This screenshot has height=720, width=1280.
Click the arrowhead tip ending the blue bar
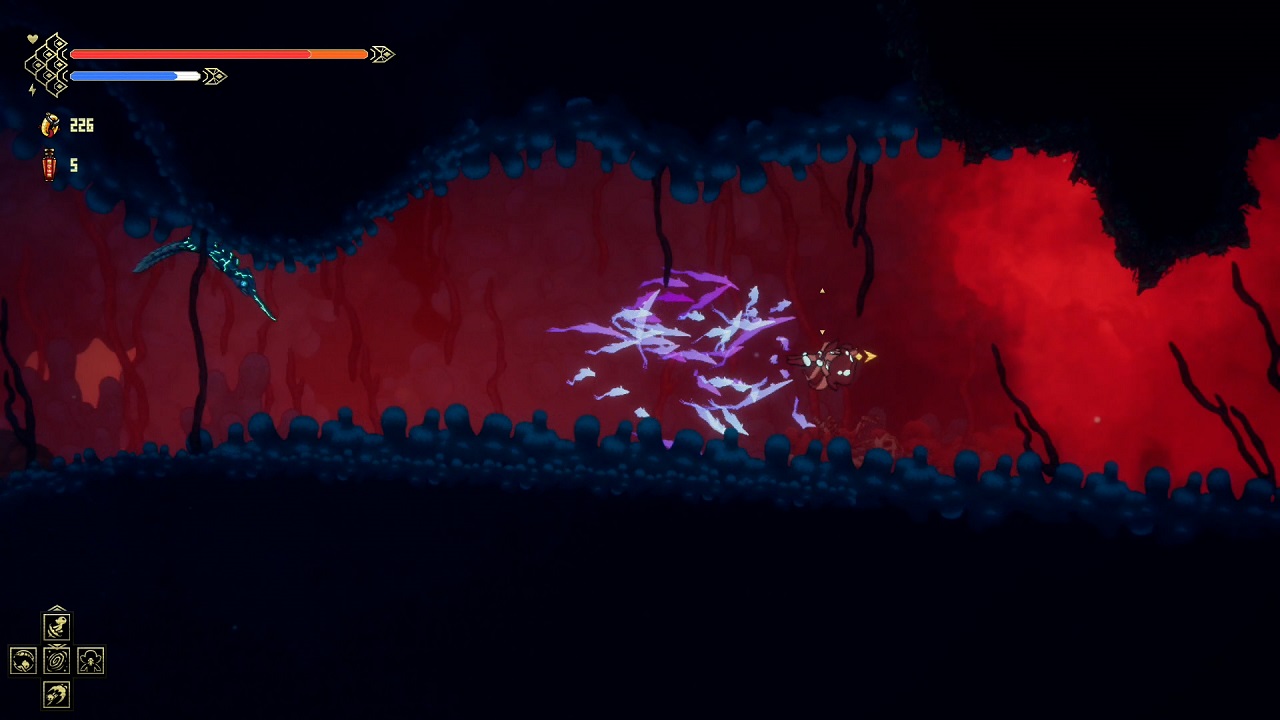point(214,75)
